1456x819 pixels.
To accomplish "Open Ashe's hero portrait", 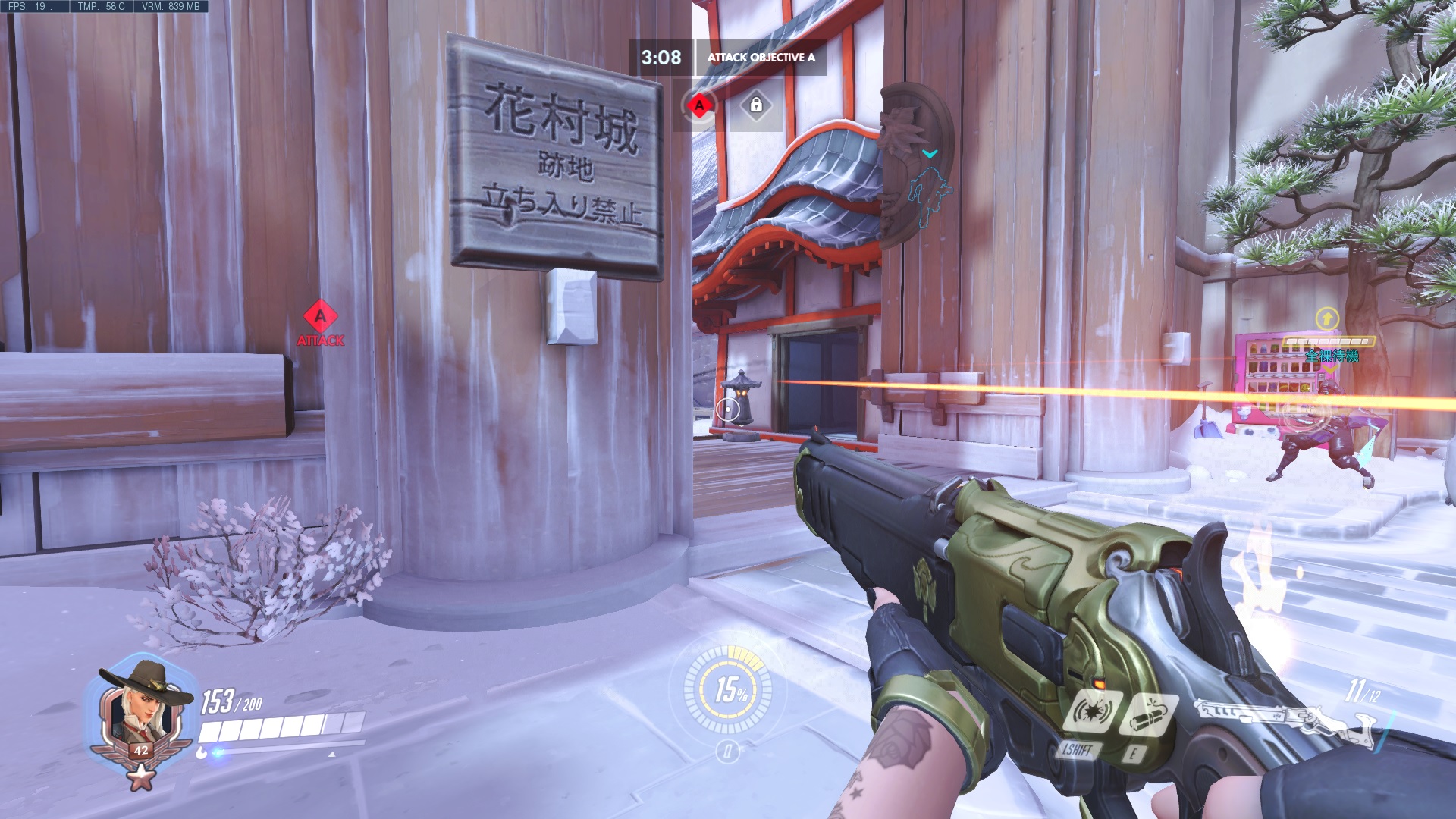I will (x=140, y=713).
